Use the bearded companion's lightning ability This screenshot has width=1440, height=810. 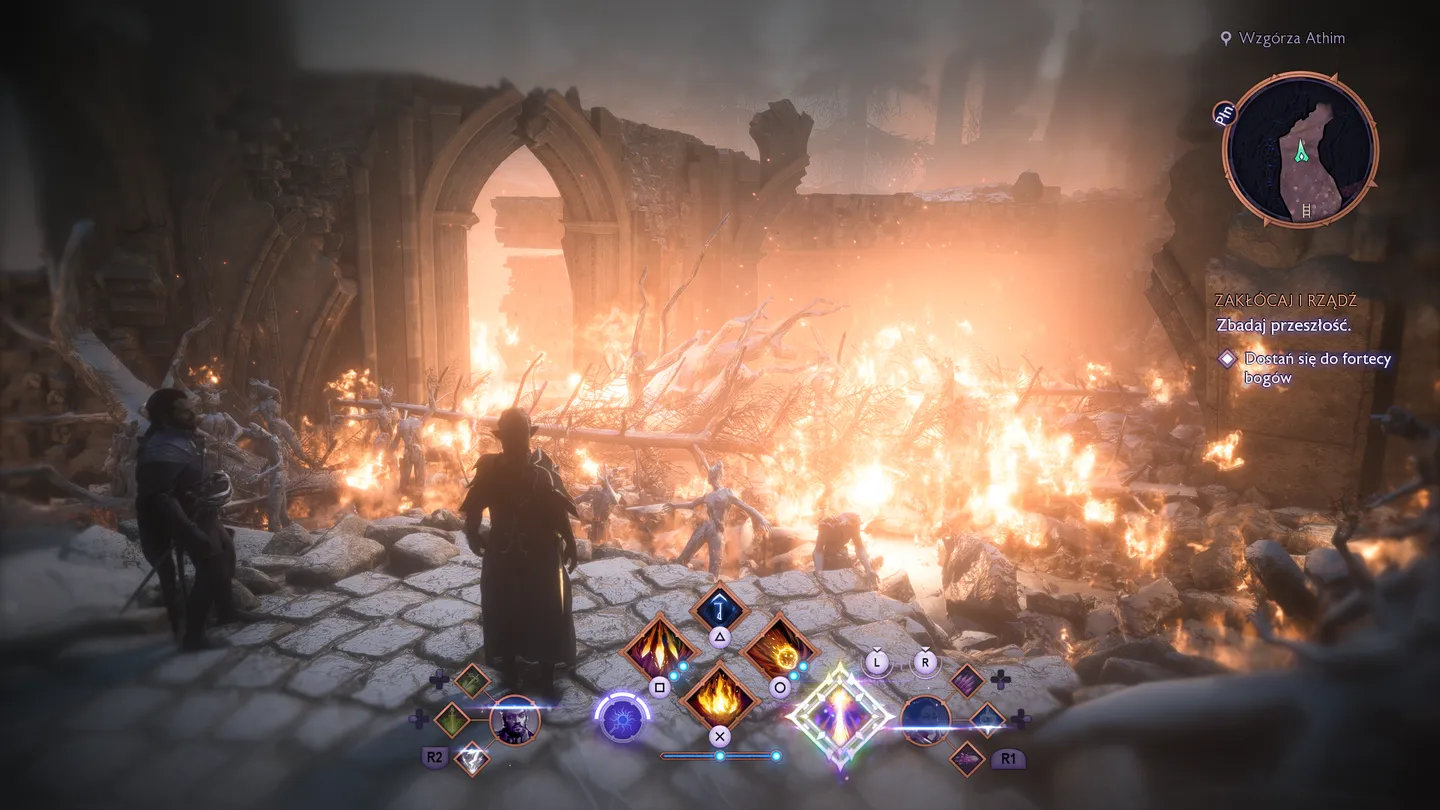[x=471, y=758]
